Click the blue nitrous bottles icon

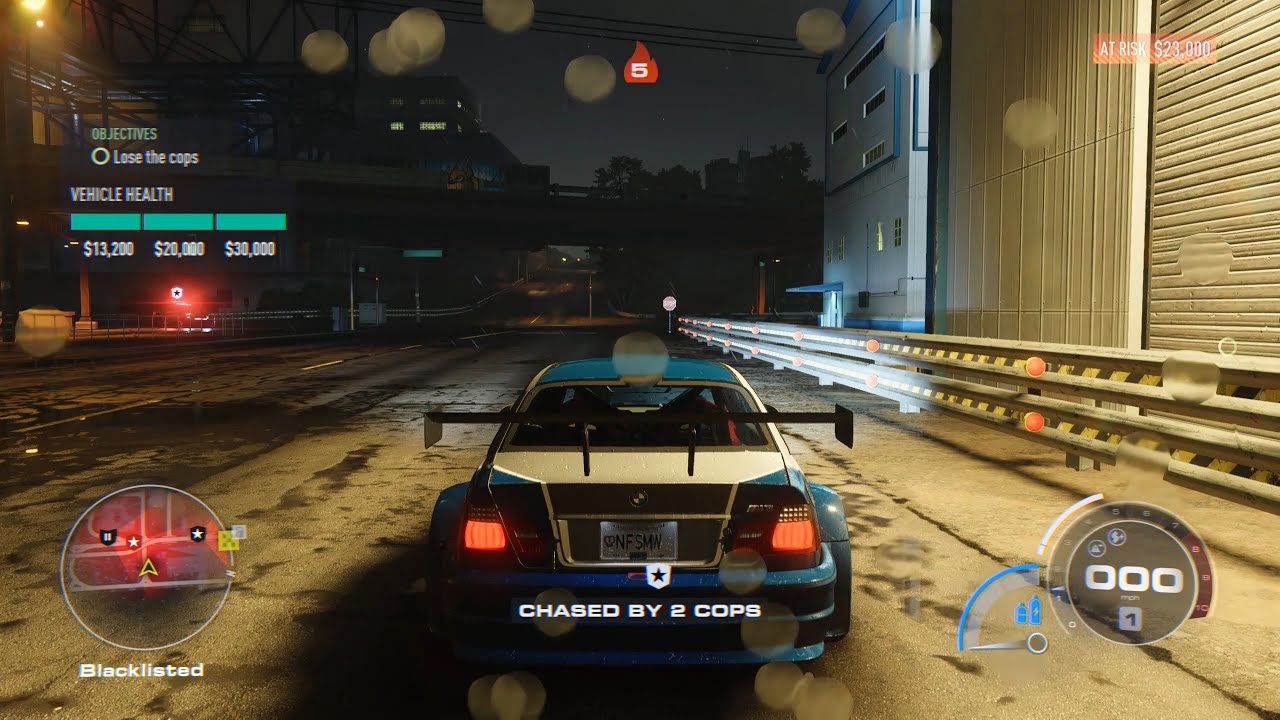point(1028,611)
